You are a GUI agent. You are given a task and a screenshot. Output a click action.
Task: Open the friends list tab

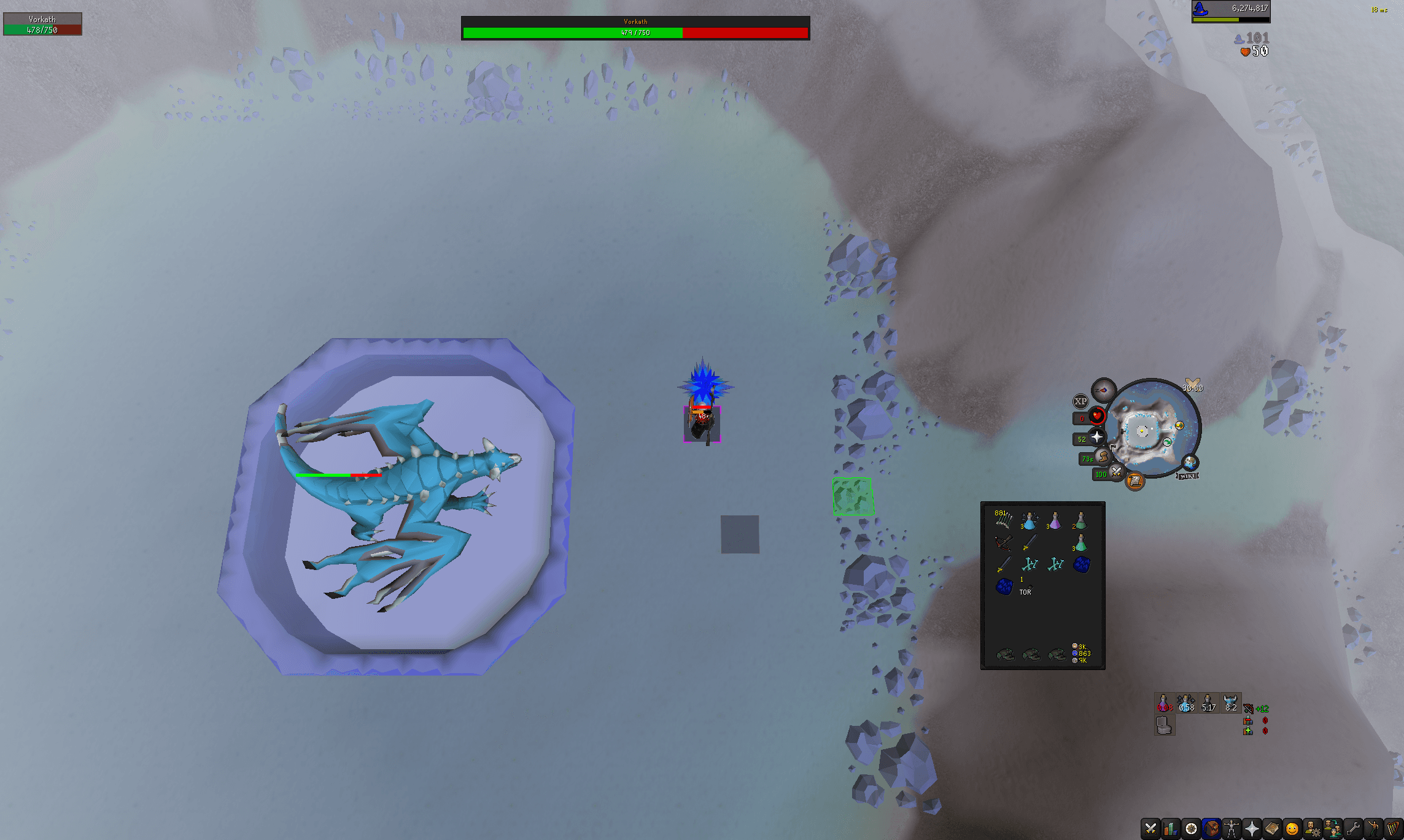point(1333,828)
